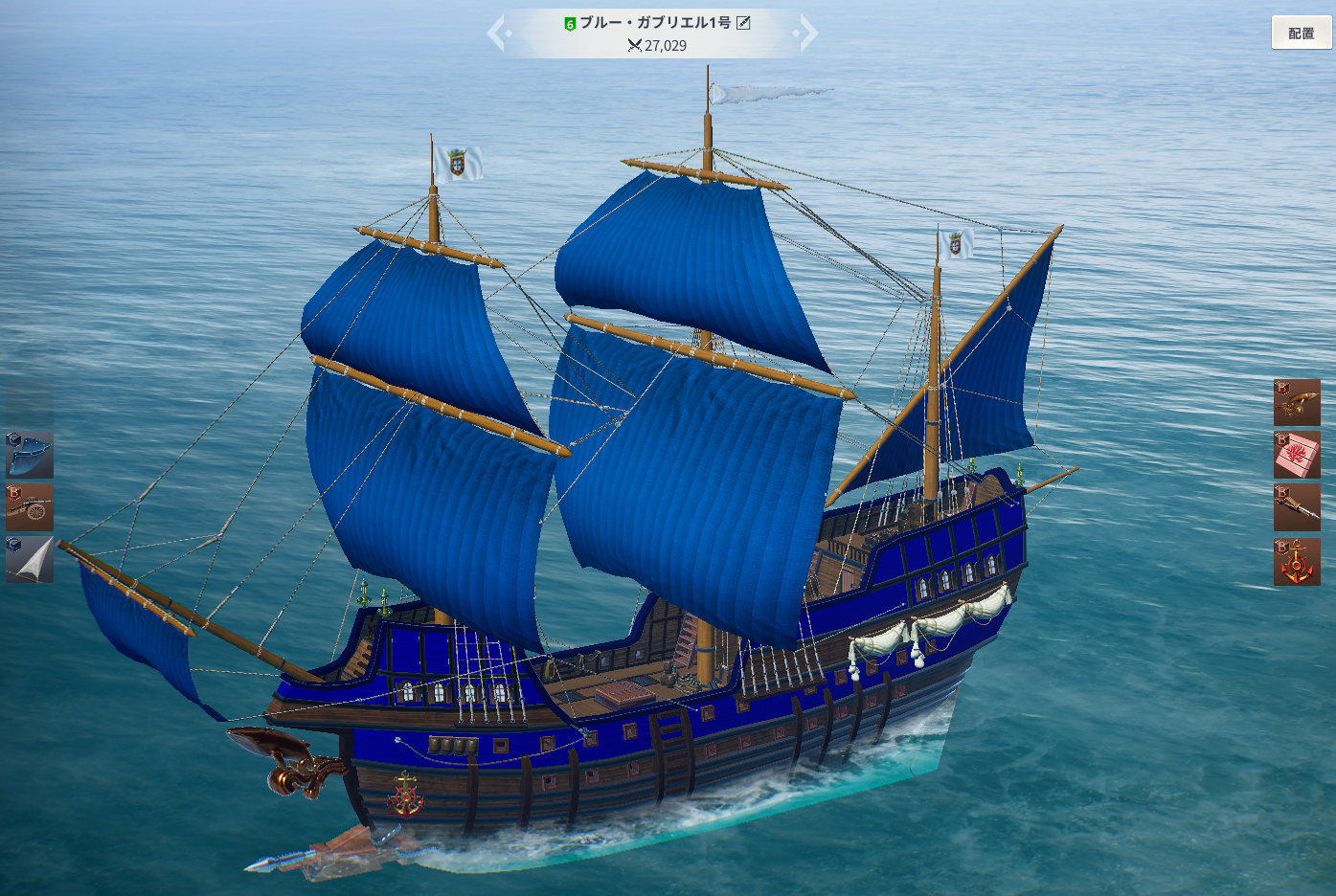Open the pink coral-pattern item slot
Image resolution: width=1336 pixels, height=896 pixels.
[1297, 455]
